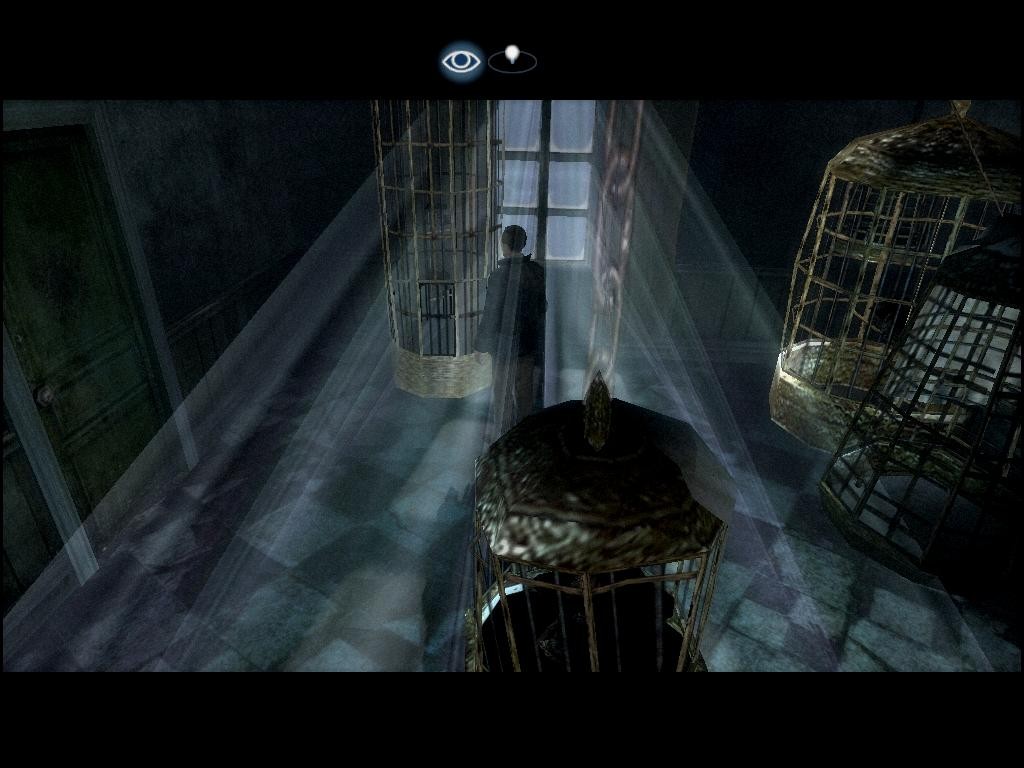
Task: Select the glowing eye look icon
Action: pos(461,62)
